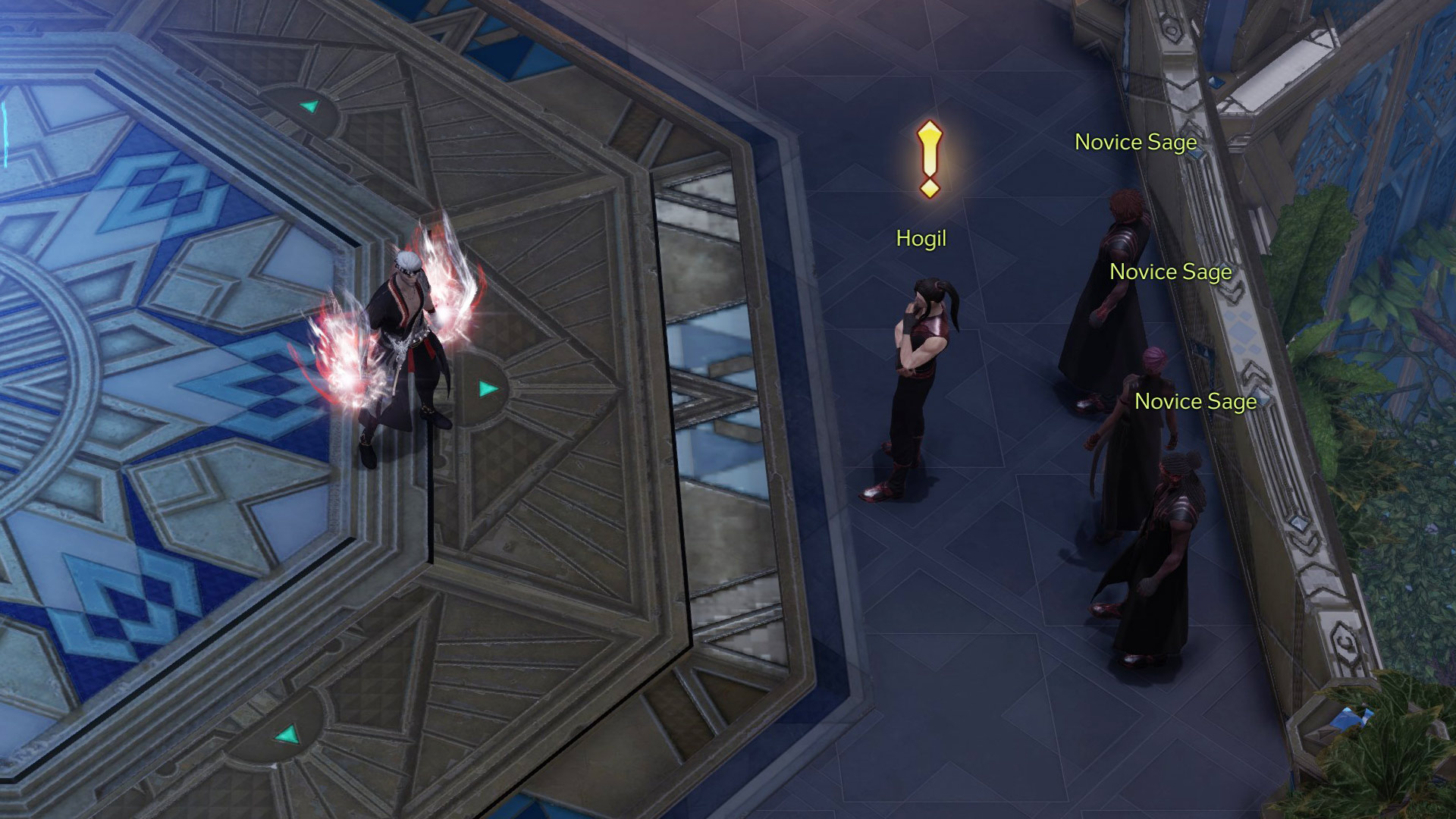Select the Hogil name label
1456x819 pixels.
coord(921,239)
